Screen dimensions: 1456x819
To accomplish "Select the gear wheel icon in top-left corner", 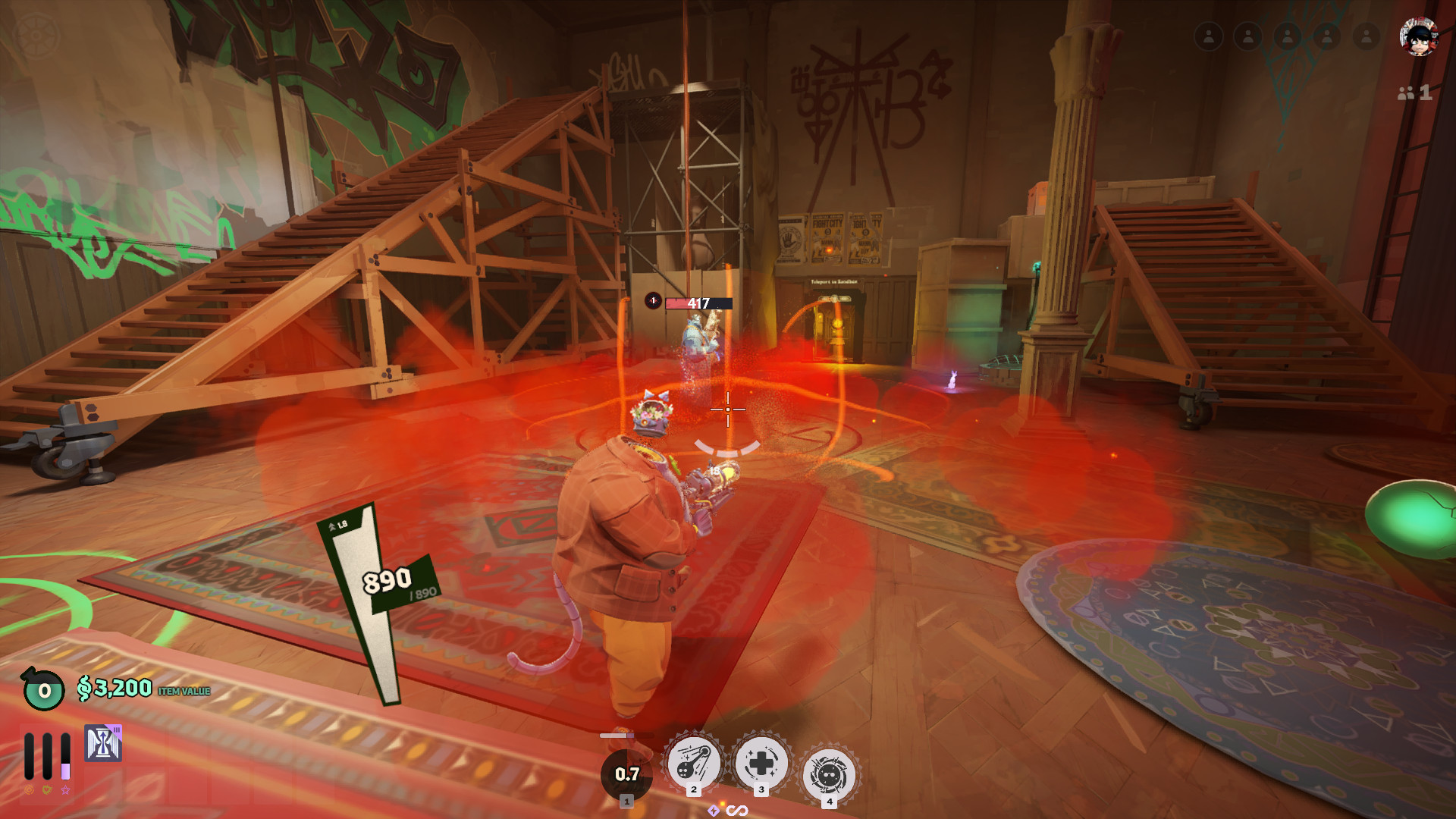I will tap(36, 36).
